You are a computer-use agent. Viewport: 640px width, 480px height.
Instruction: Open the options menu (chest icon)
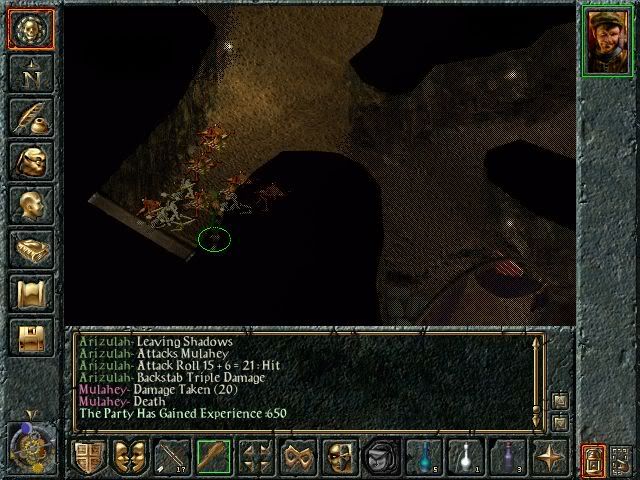coord(29,338)
